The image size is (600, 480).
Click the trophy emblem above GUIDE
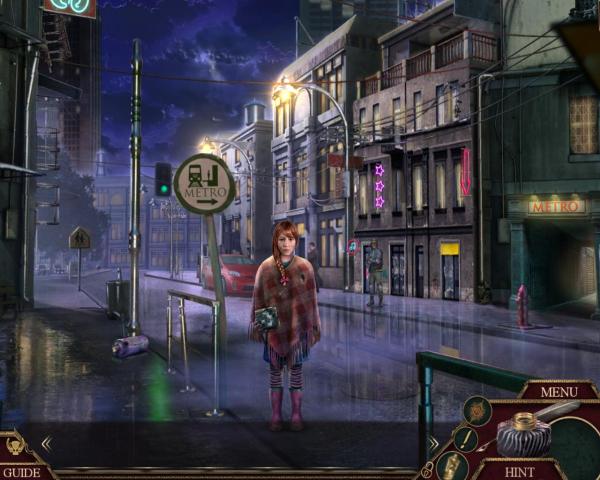coord(17,446)
